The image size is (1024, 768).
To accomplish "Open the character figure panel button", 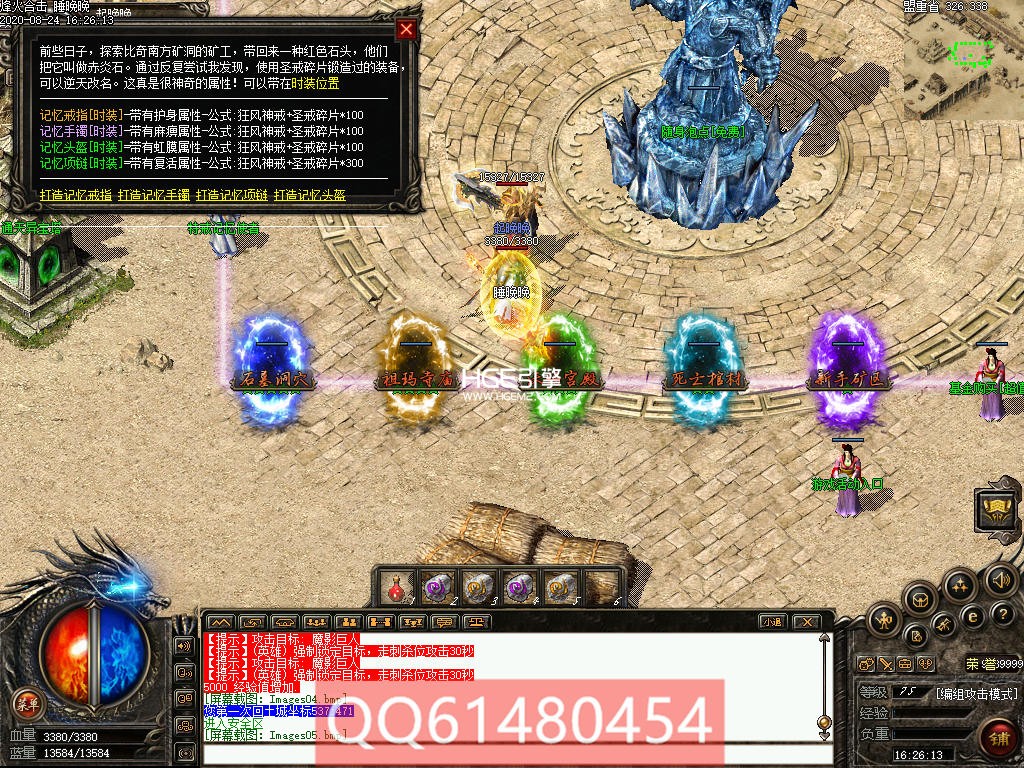I will coord(884,622).
